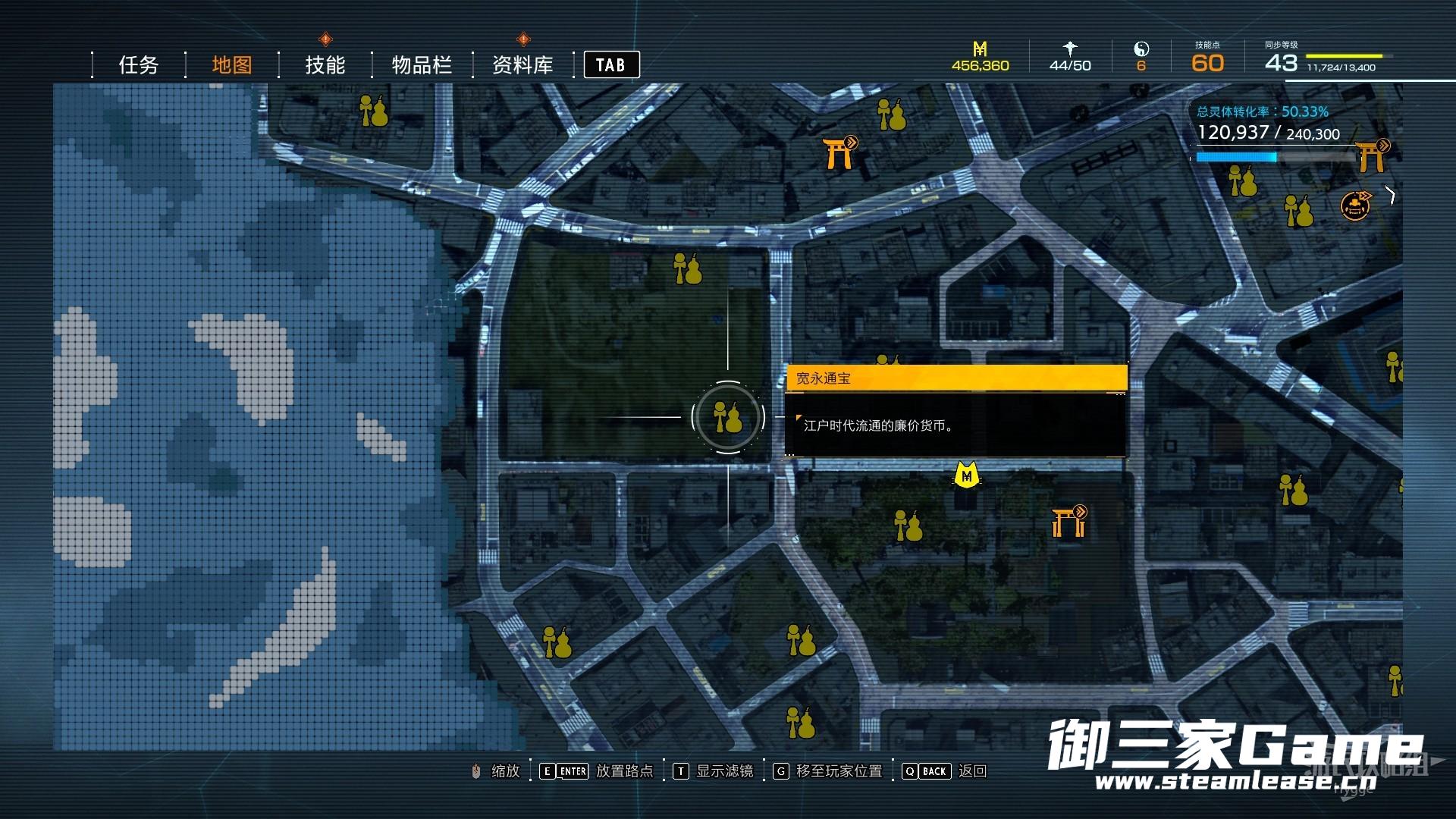Open the 任务 tab
Viewport: 1456px width, 819px height.
pyautogui.click(x=138, y=65)
